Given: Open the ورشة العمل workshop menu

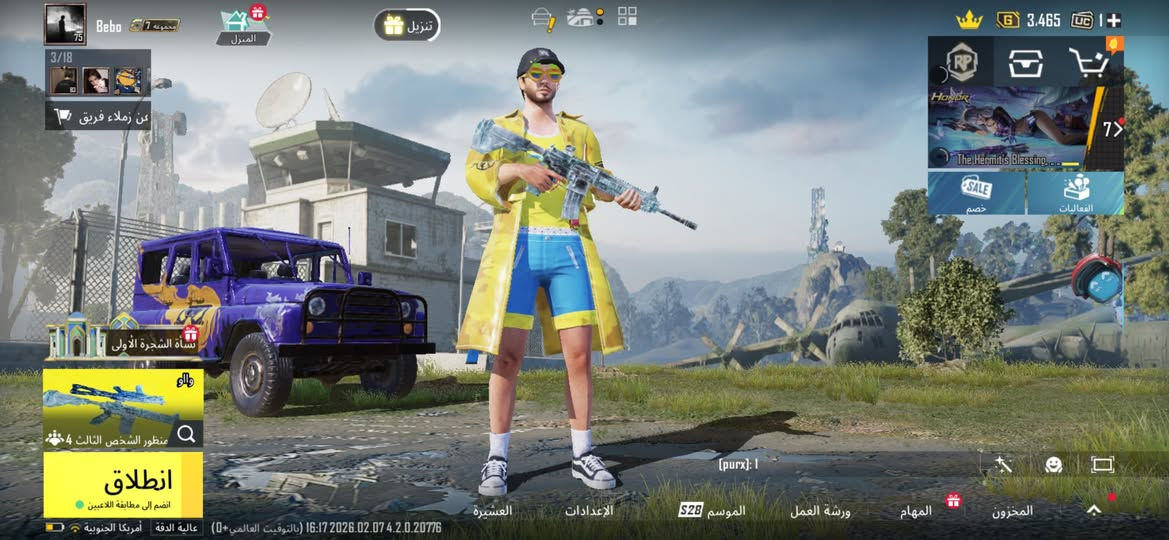Looking at the screenshot, I should coord(820,511).
